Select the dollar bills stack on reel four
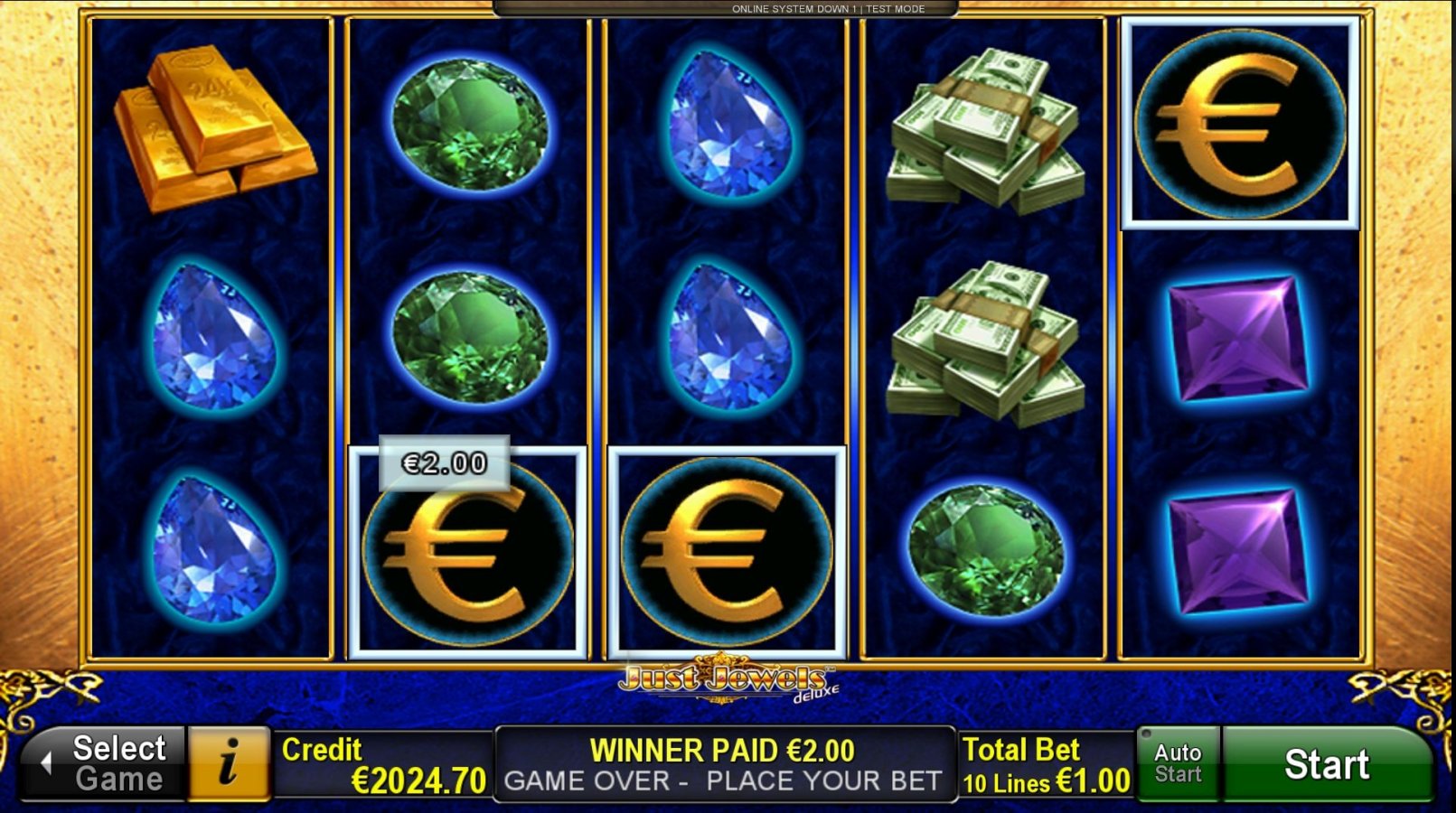The image size is (1456, 813). tap(985, 126)
